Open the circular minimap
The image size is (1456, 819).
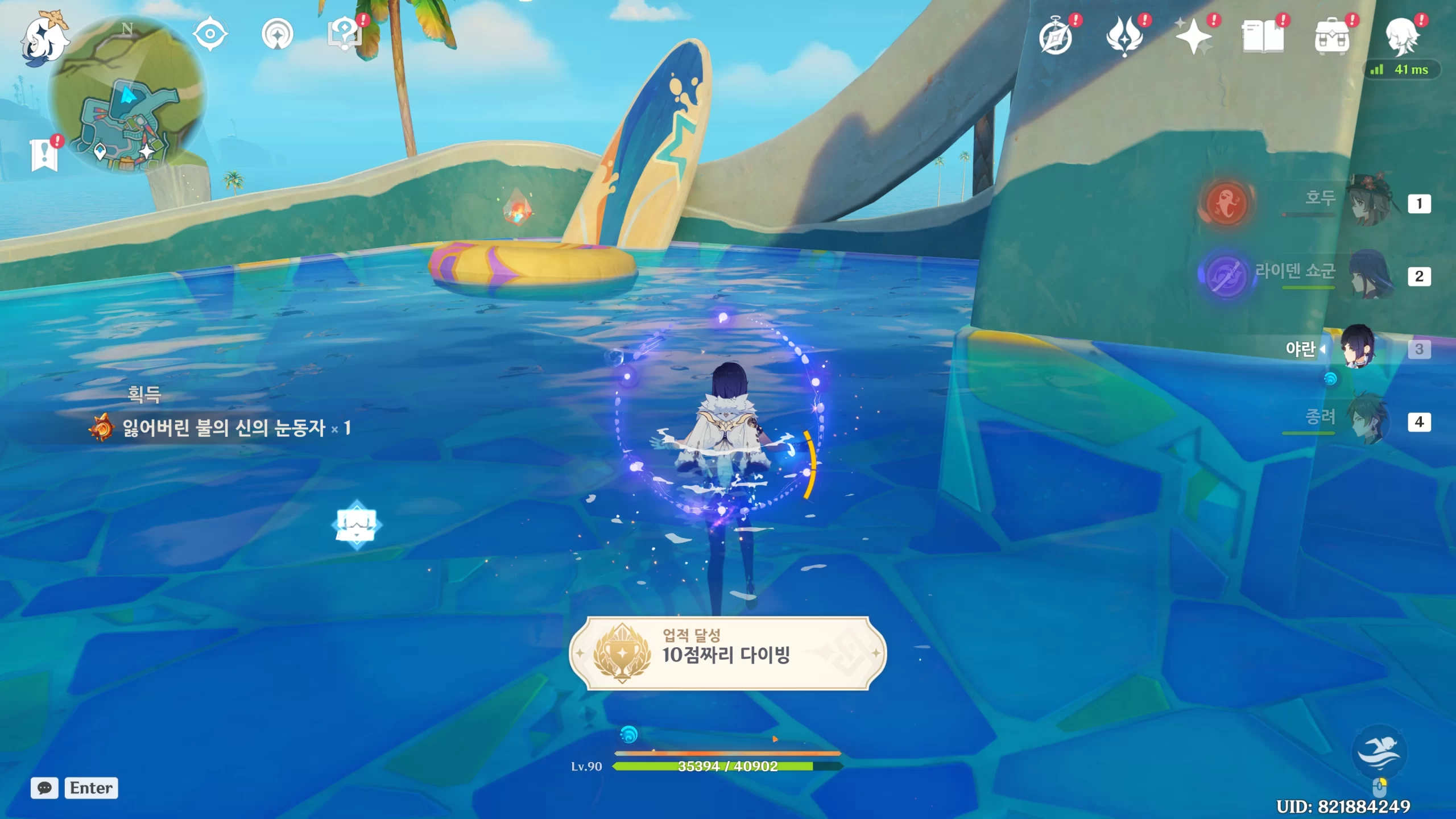coord(127,94)
